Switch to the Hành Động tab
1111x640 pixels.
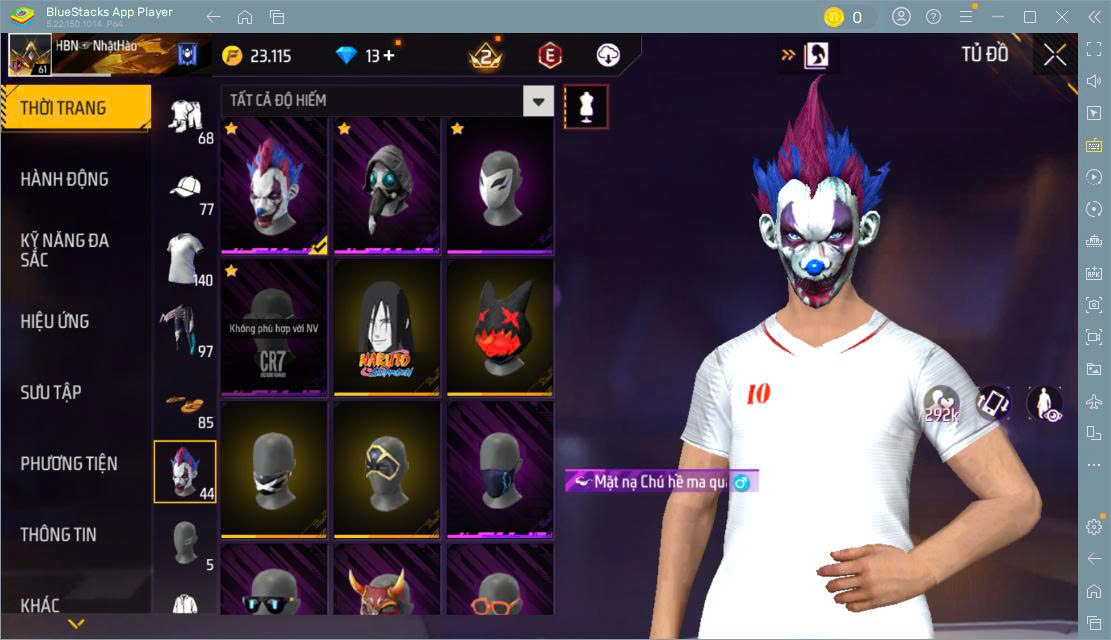tap(65, 179)
